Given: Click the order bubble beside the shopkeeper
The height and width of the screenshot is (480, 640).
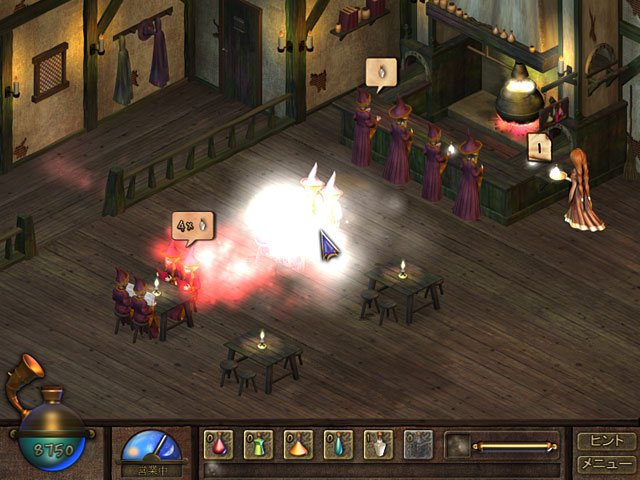Looking at the screenshot, I should (x=540, y=147).
